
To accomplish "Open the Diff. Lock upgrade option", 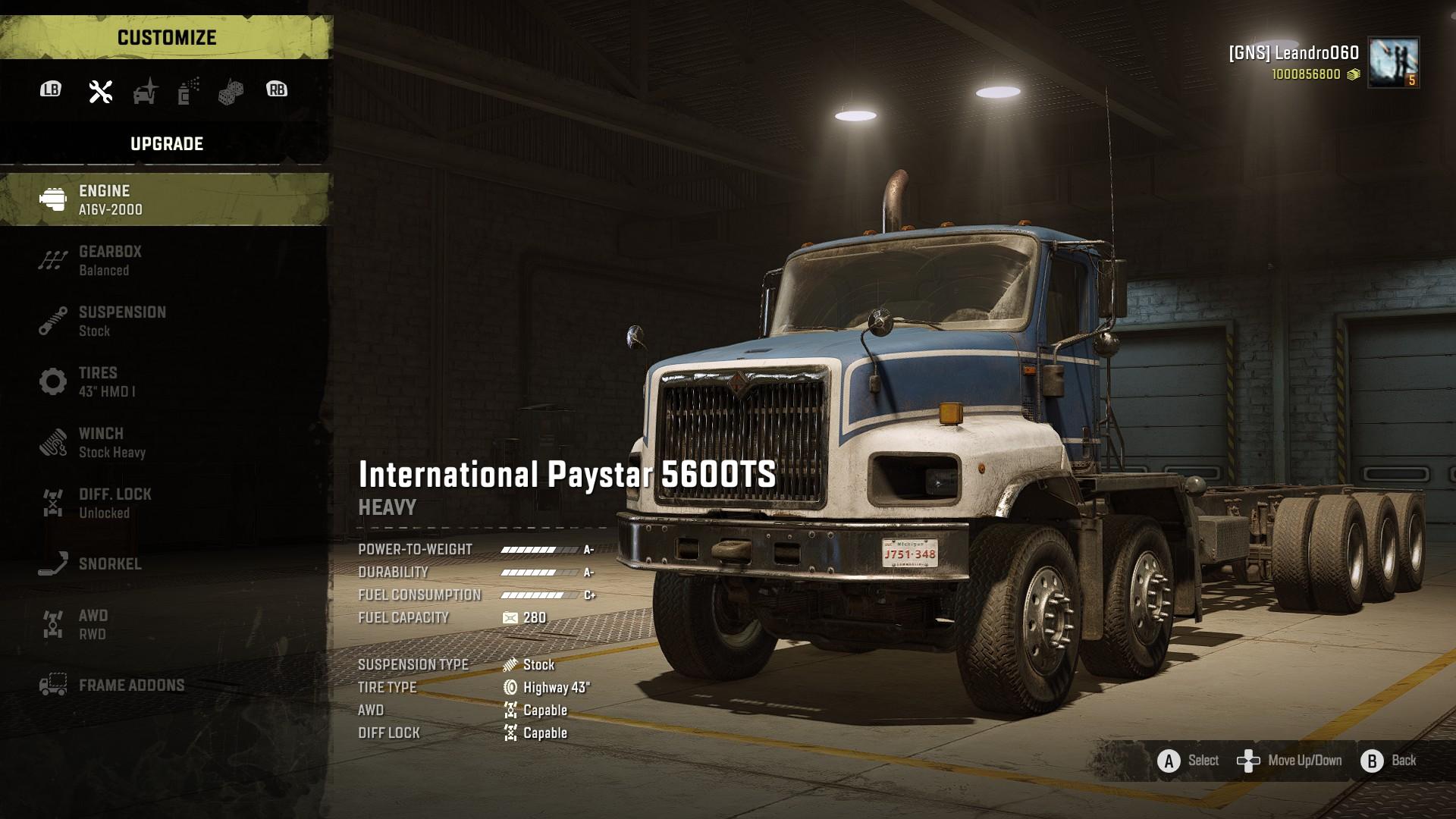I will (165, 503).
